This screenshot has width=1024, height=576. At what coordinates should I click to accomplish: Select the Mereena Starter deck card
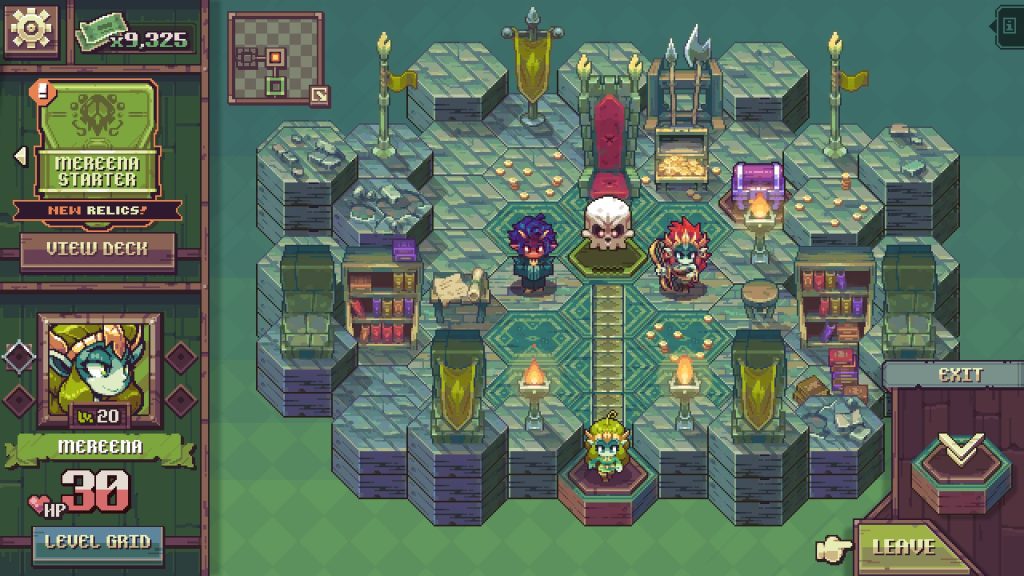(x=97, y=140)
